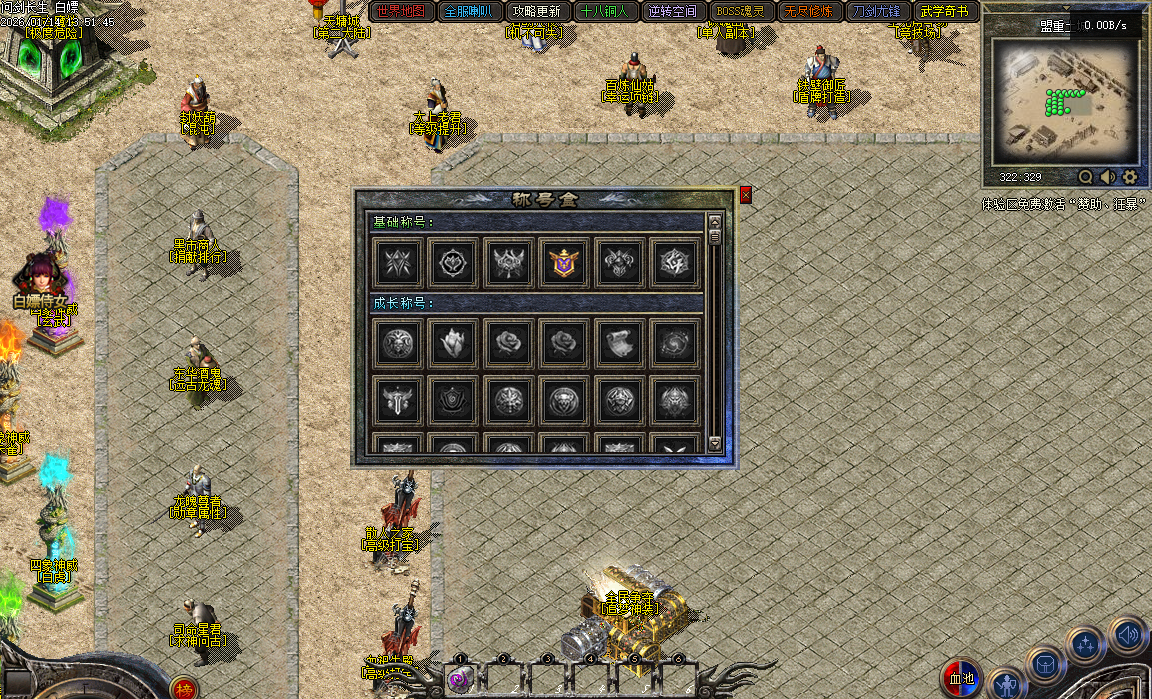Toggle sound with the minimap speaker icon
The image size is (1152, 699).
[x=1108, y=177]
